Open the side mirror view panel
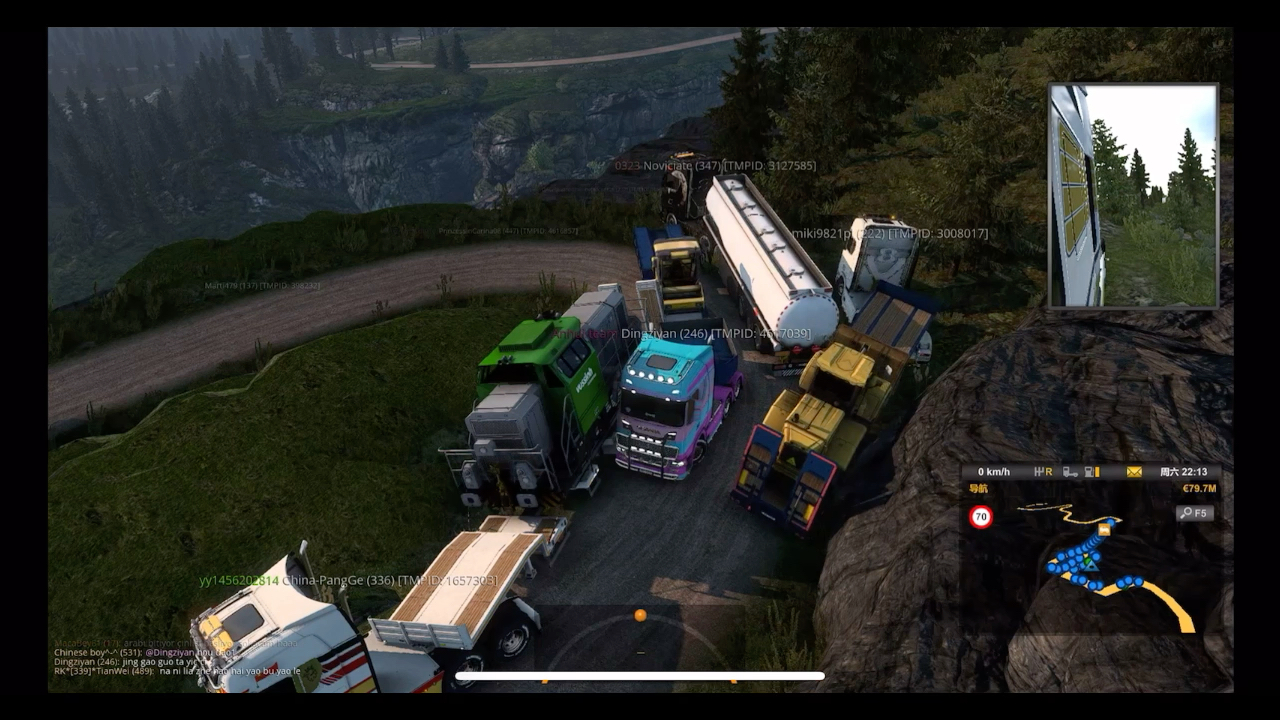Image resolution: width=1280 pixels, height=720 pixels. click(1133, 196)
